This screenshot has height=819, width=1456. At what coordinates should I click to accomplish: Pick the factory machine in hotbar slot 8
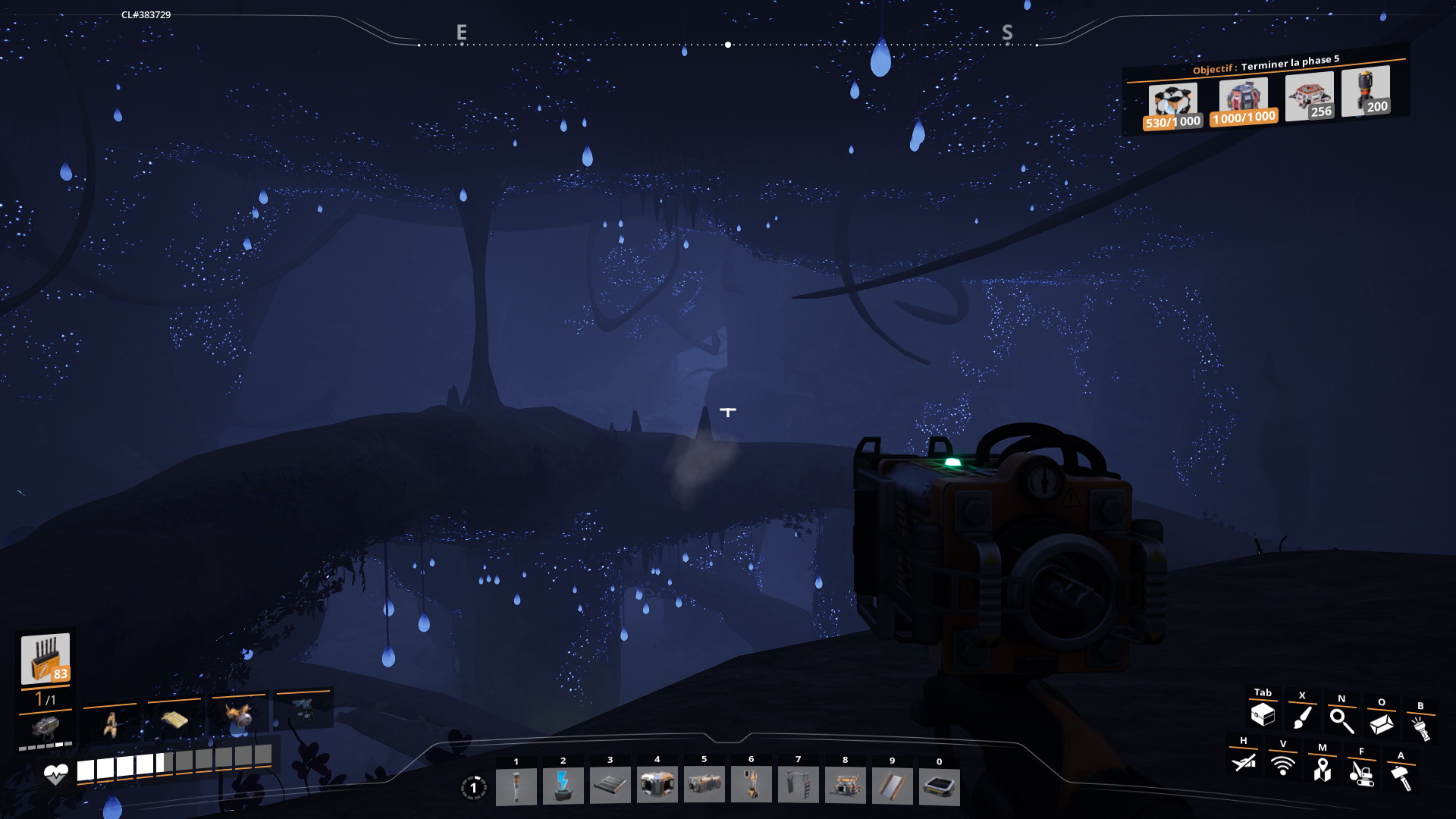click(845, 786)
